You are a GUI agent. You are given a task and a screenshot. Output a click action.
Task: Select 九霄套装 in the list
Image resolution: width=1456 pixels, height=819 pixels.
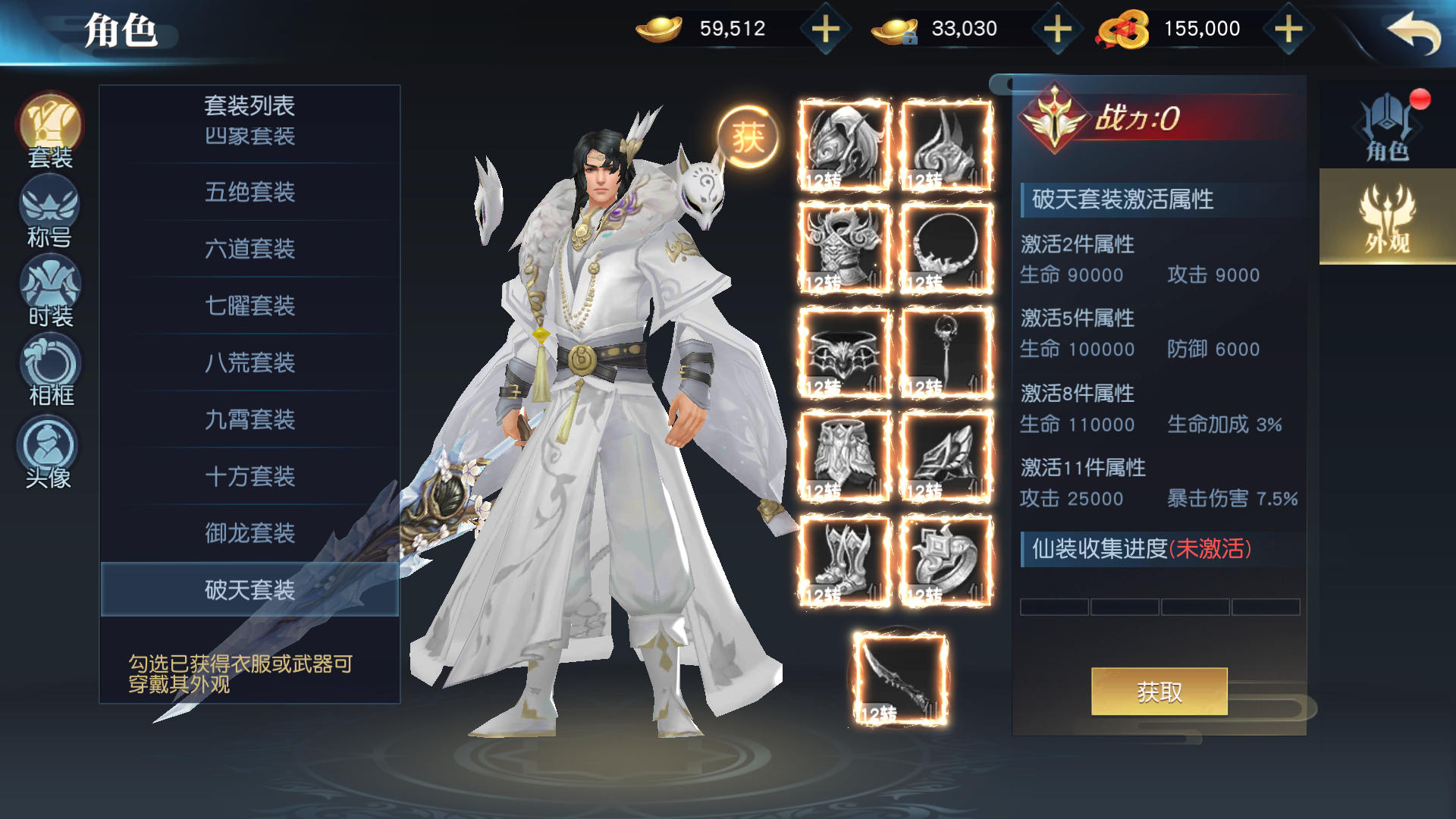coord(249,419)
